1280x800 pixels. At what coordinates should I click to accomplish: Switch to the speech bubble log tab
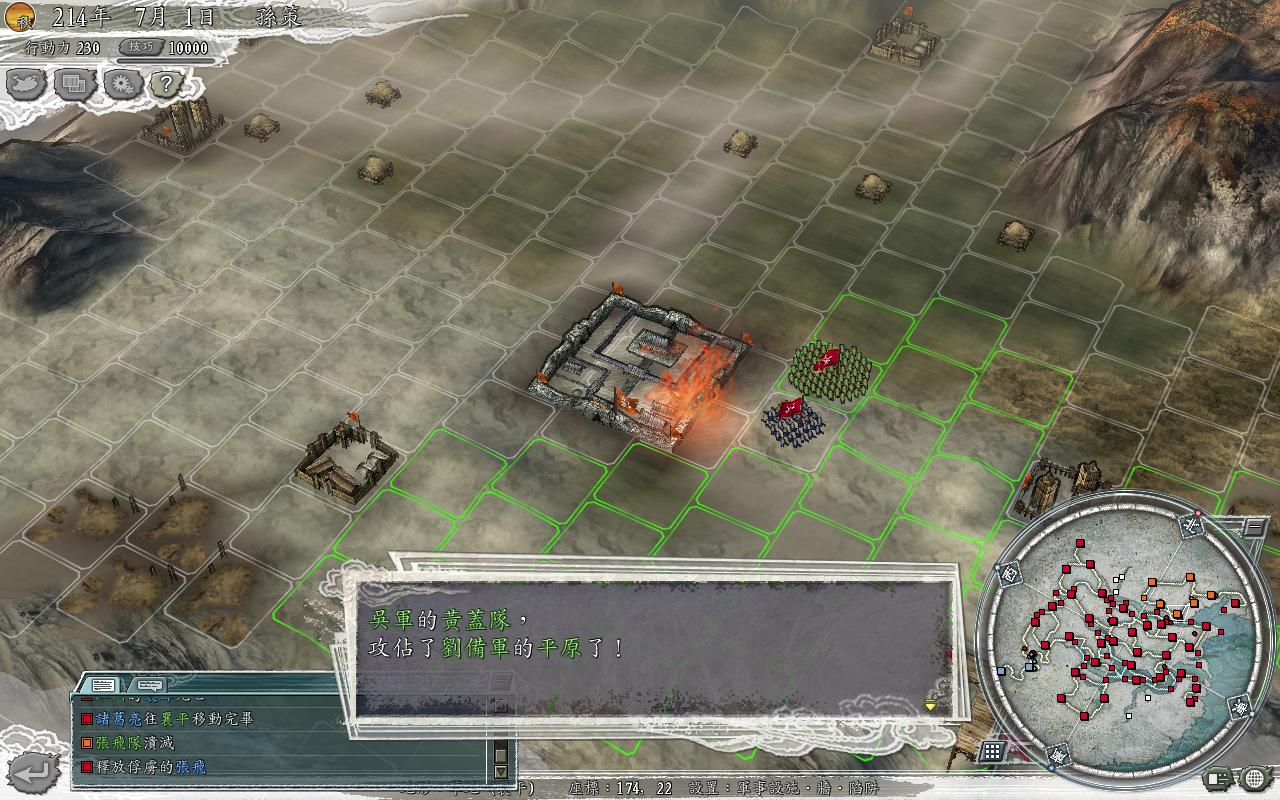150,685
